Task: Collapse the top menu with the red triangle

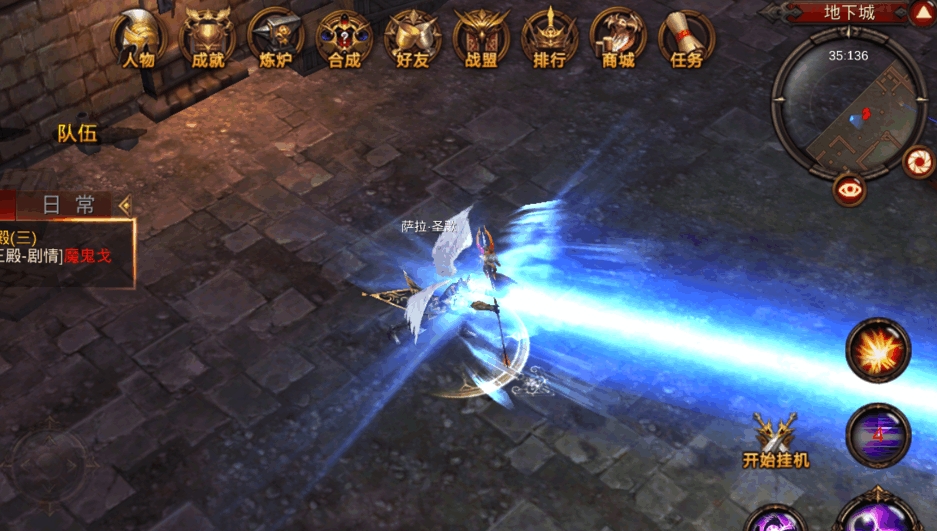Action: [922, 12]
